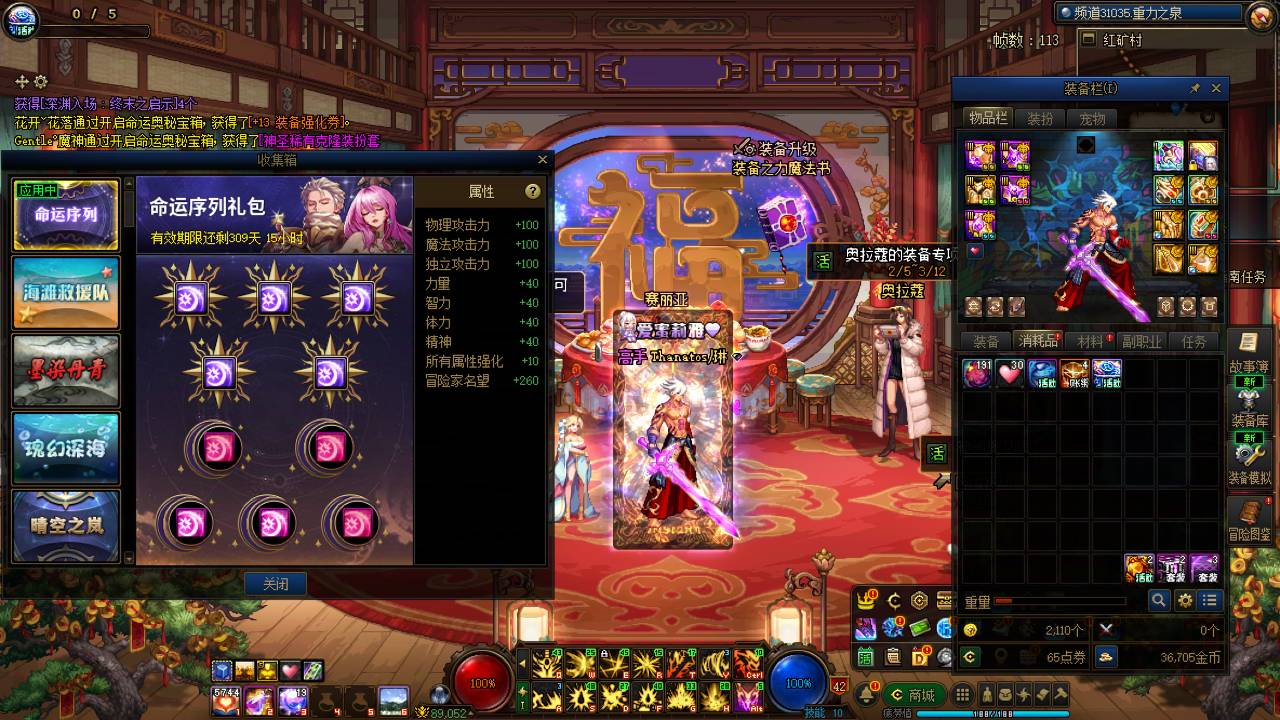The height and width of the screenshot is (720, 1280).
Task: Open the 商城 shop
Action: 912,695
